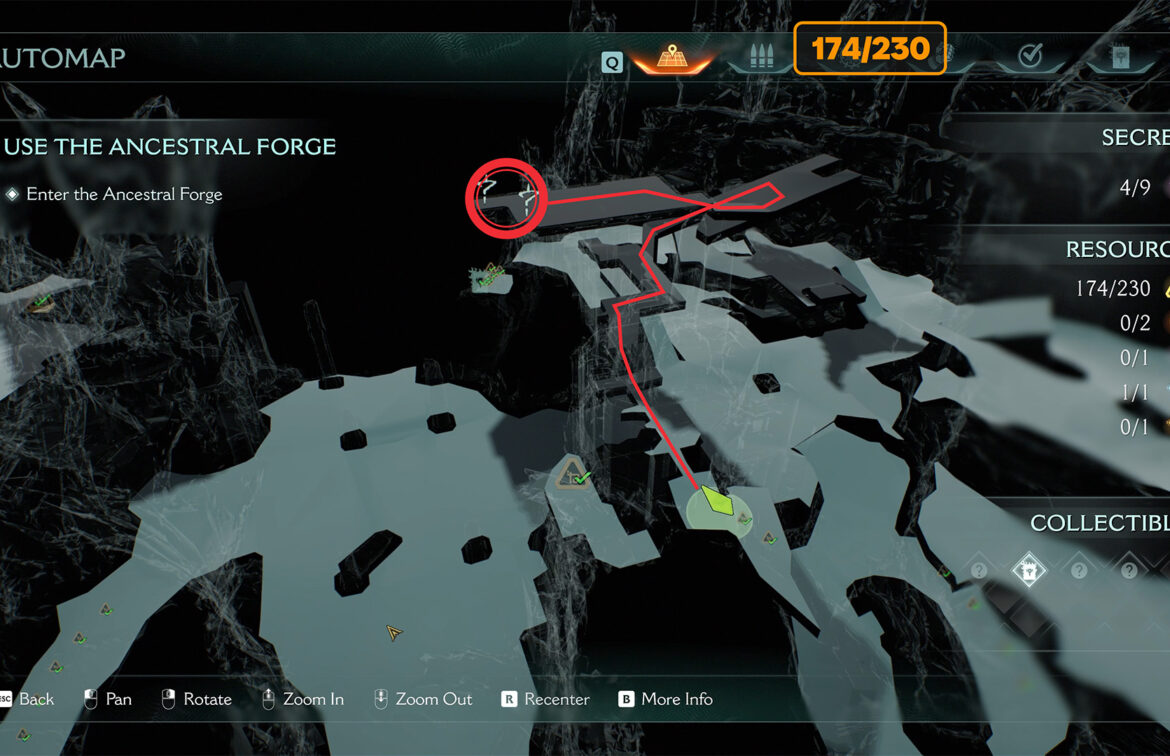Show More Info for the map

pyautogui.click(x=666, y=699)
